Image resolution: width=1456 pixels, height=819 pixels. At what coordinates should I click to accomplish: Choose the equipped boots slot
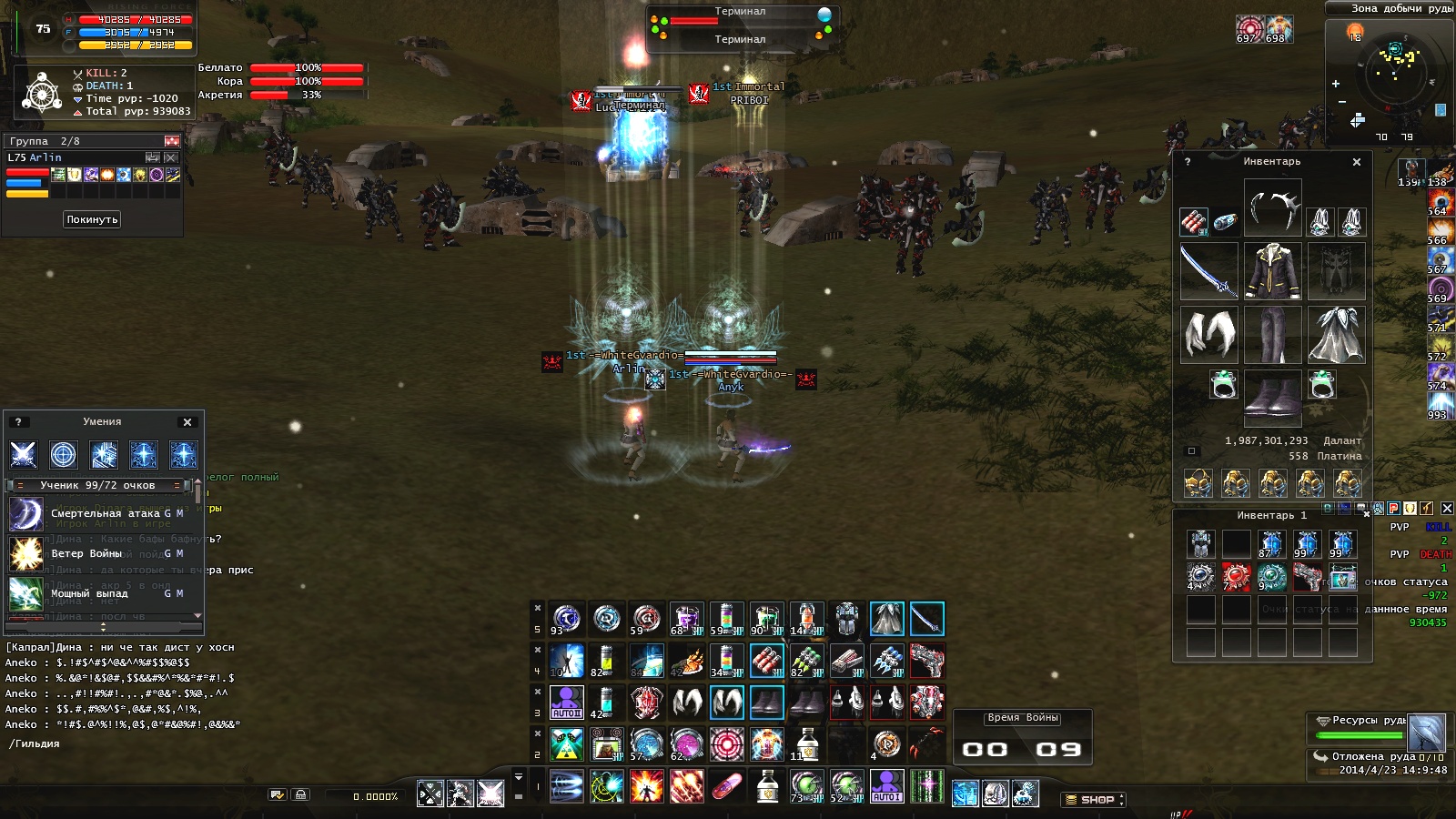click(x=1272, y=398)
